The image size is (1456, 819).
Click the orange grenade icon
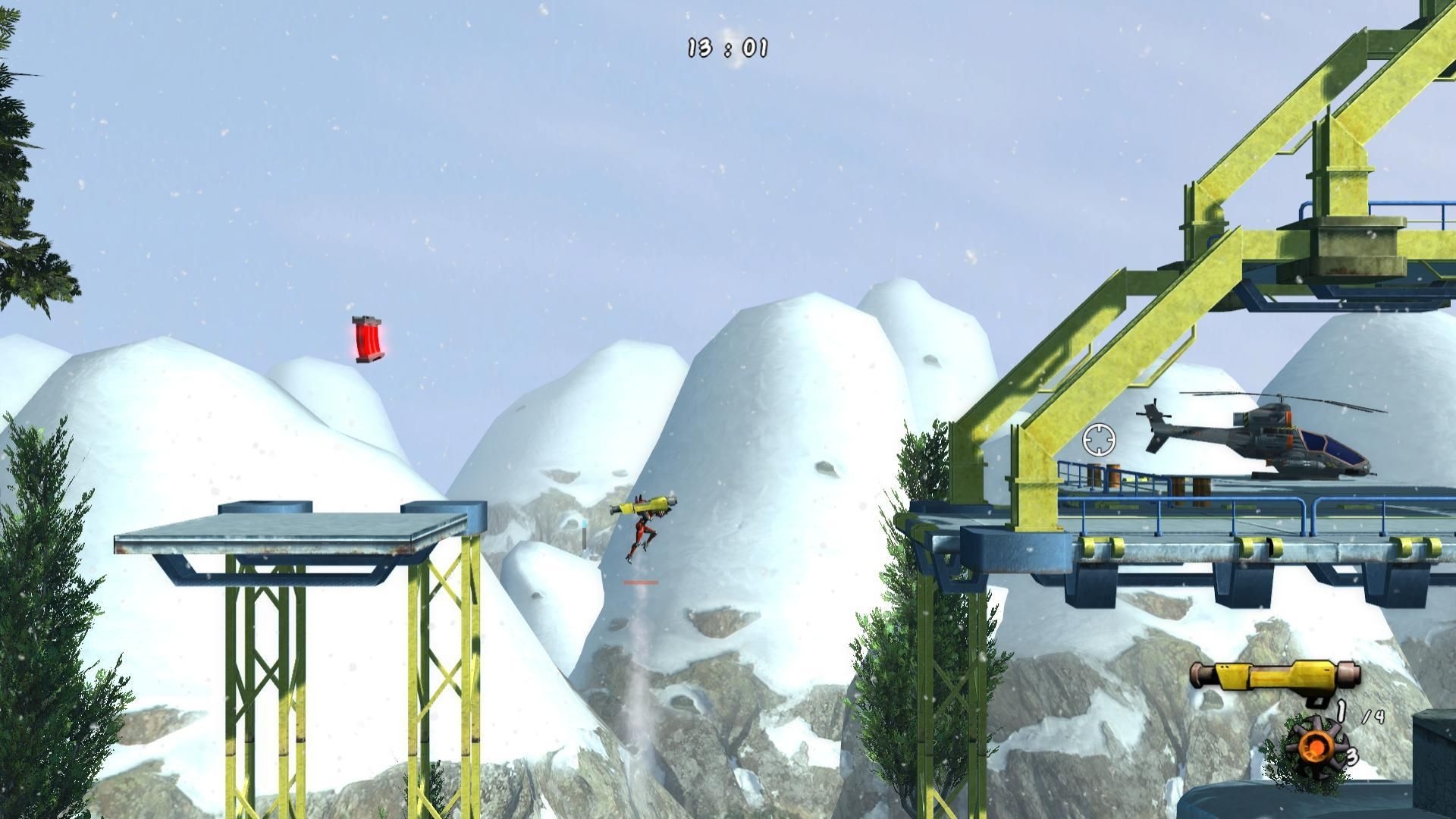pos(1311,748)
